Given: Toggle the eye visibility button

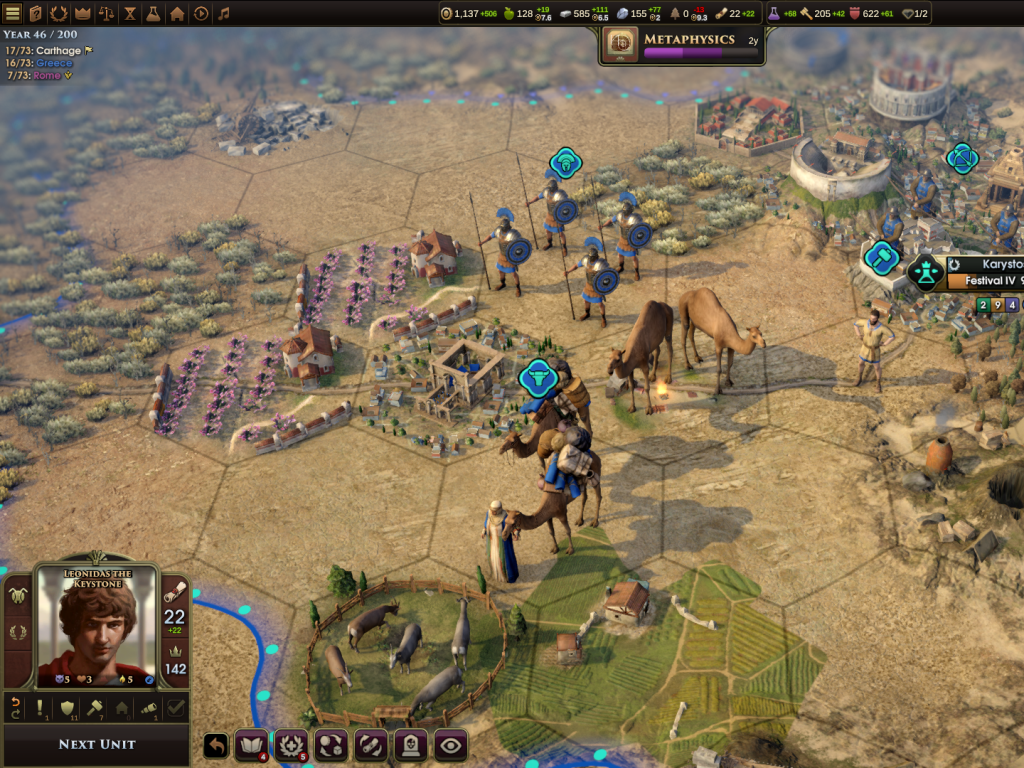Looking at the screenshot, I should pyautogui.click(x=451, y=745).
